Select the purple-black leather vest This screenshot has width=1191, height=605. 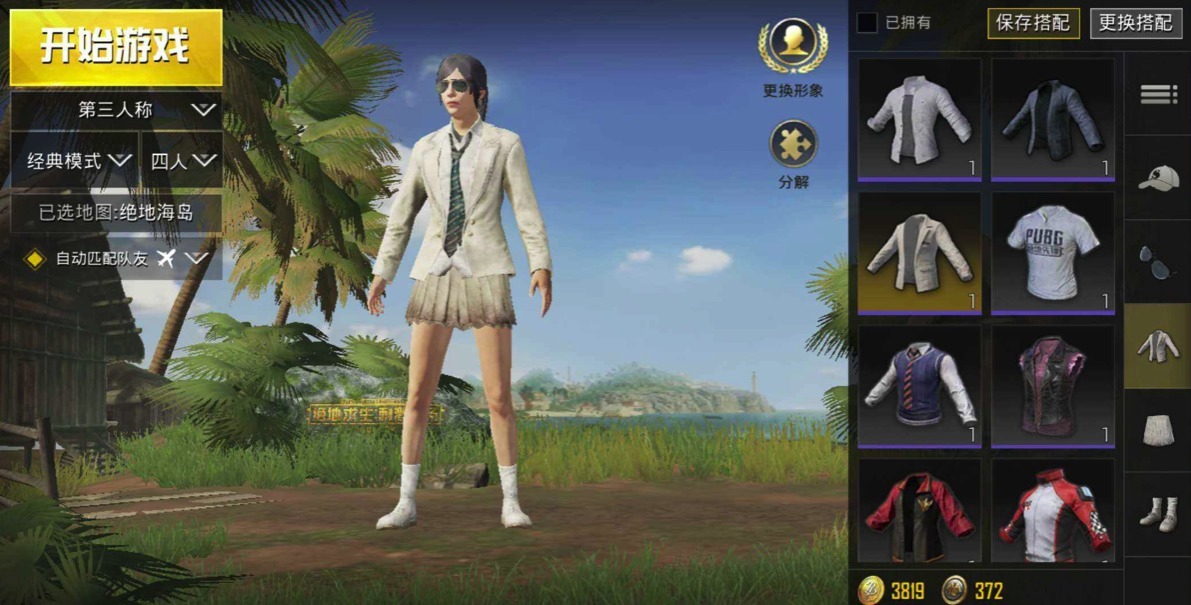[1052, 385]
